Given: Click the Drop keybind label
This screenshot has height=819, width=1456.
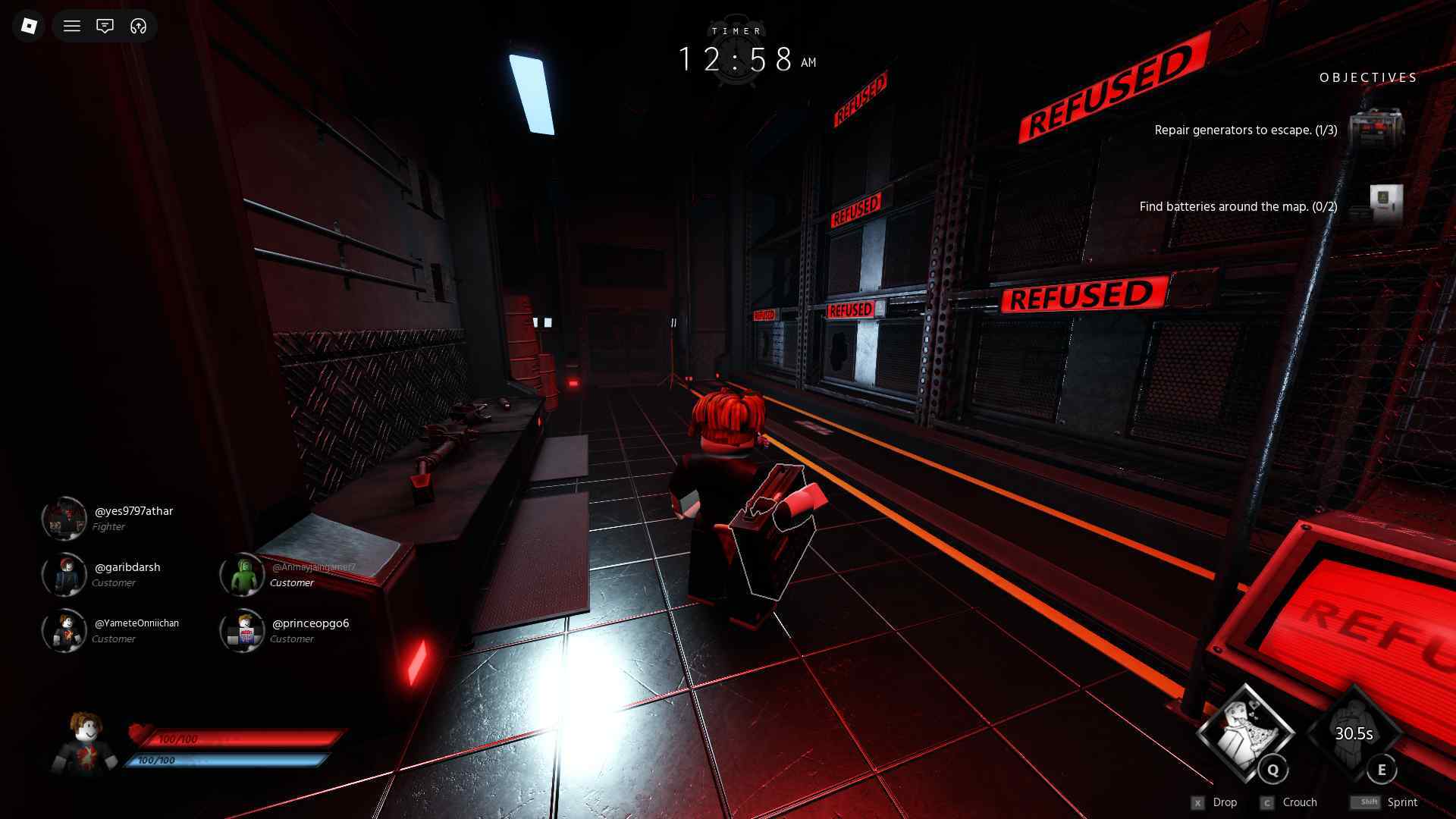Looking at the screenshot, I should point(1225,802).
